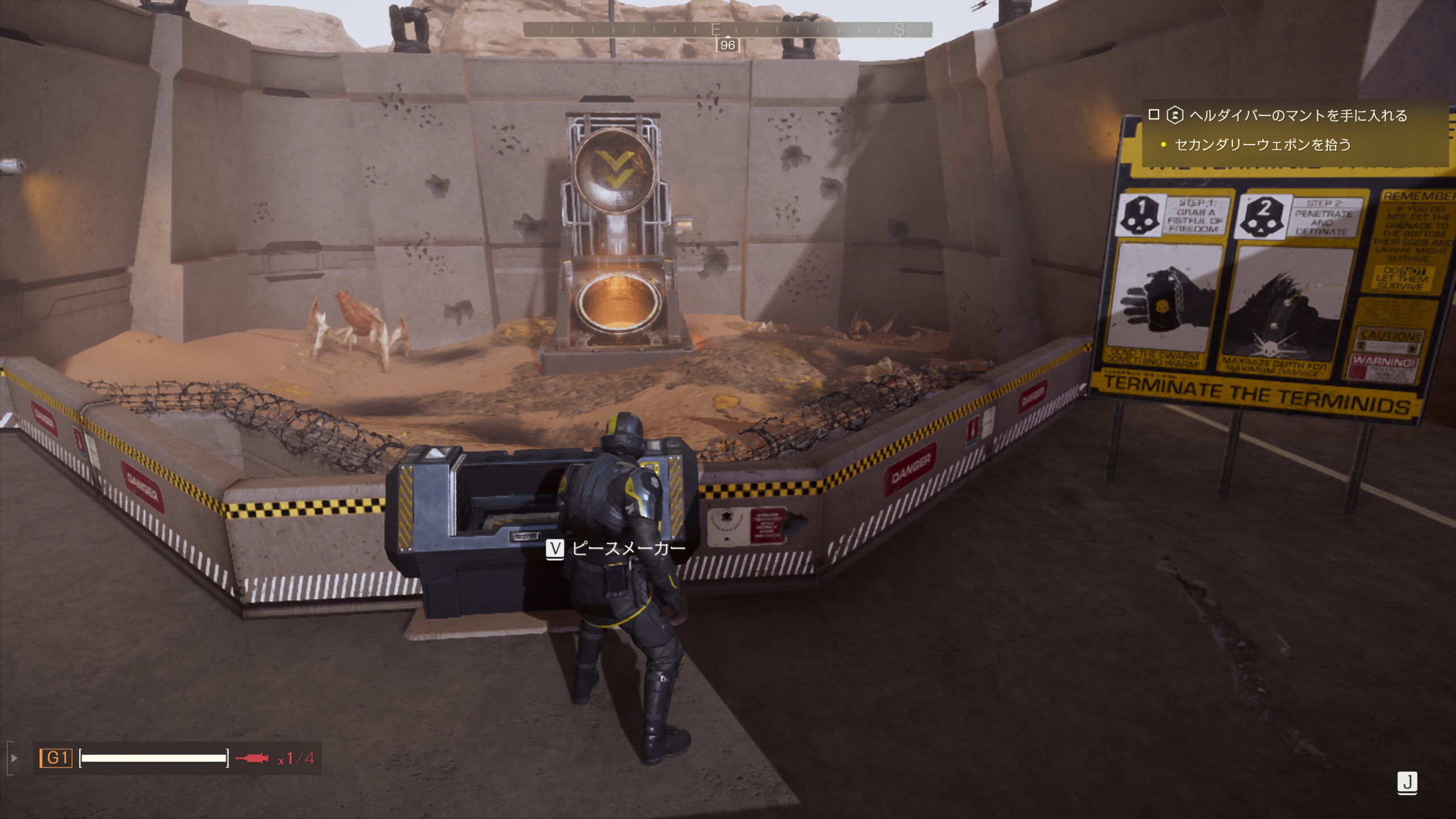The height and width of the screenshot is (819, 1456).
Task: Select the Helldiver cape objective entry
Action: pyautogui.click(x=1298, y=115)
